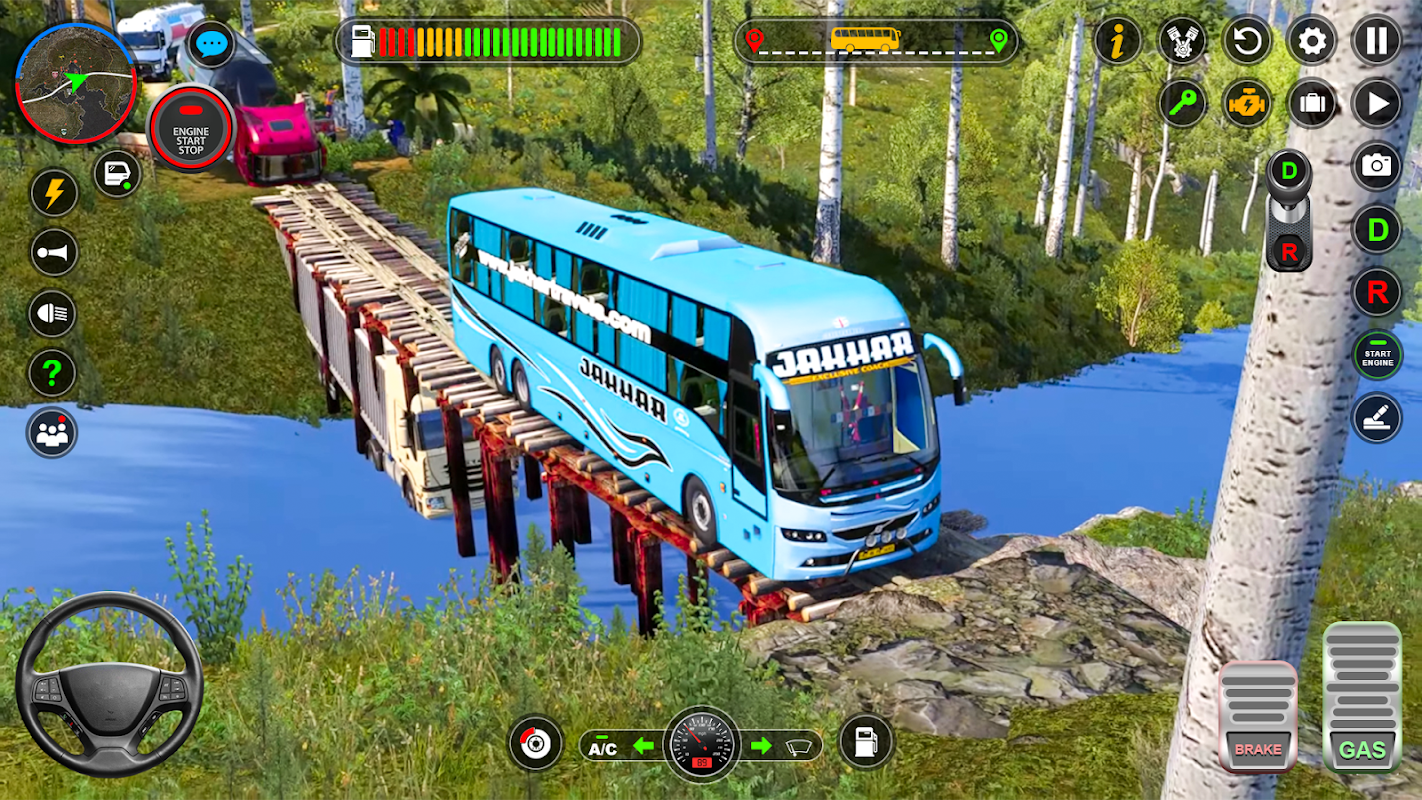Select the round red R reverse button
1422x800 pixels.
tap(1377, 293)
